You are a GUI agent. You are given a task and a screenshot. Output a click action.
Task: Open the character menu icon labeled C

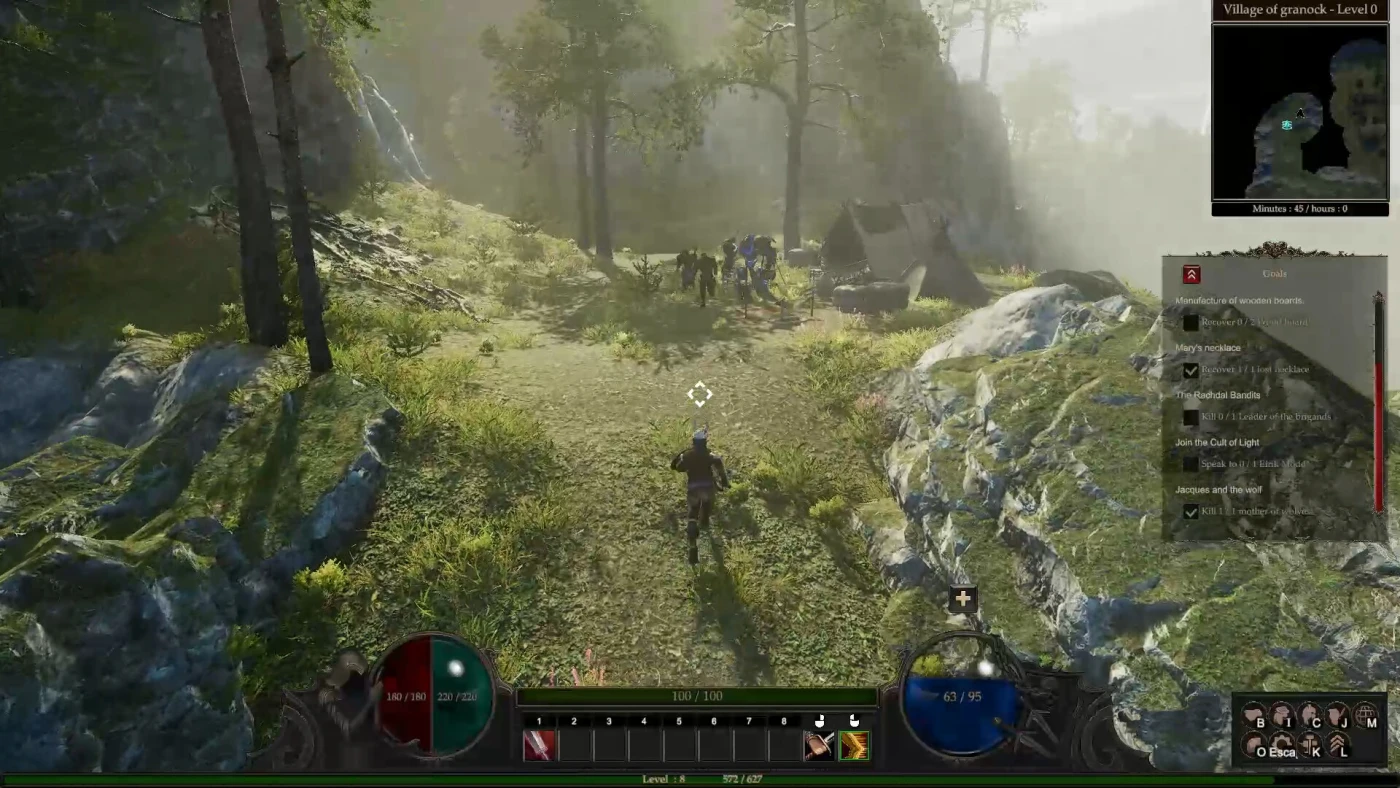1310,716
